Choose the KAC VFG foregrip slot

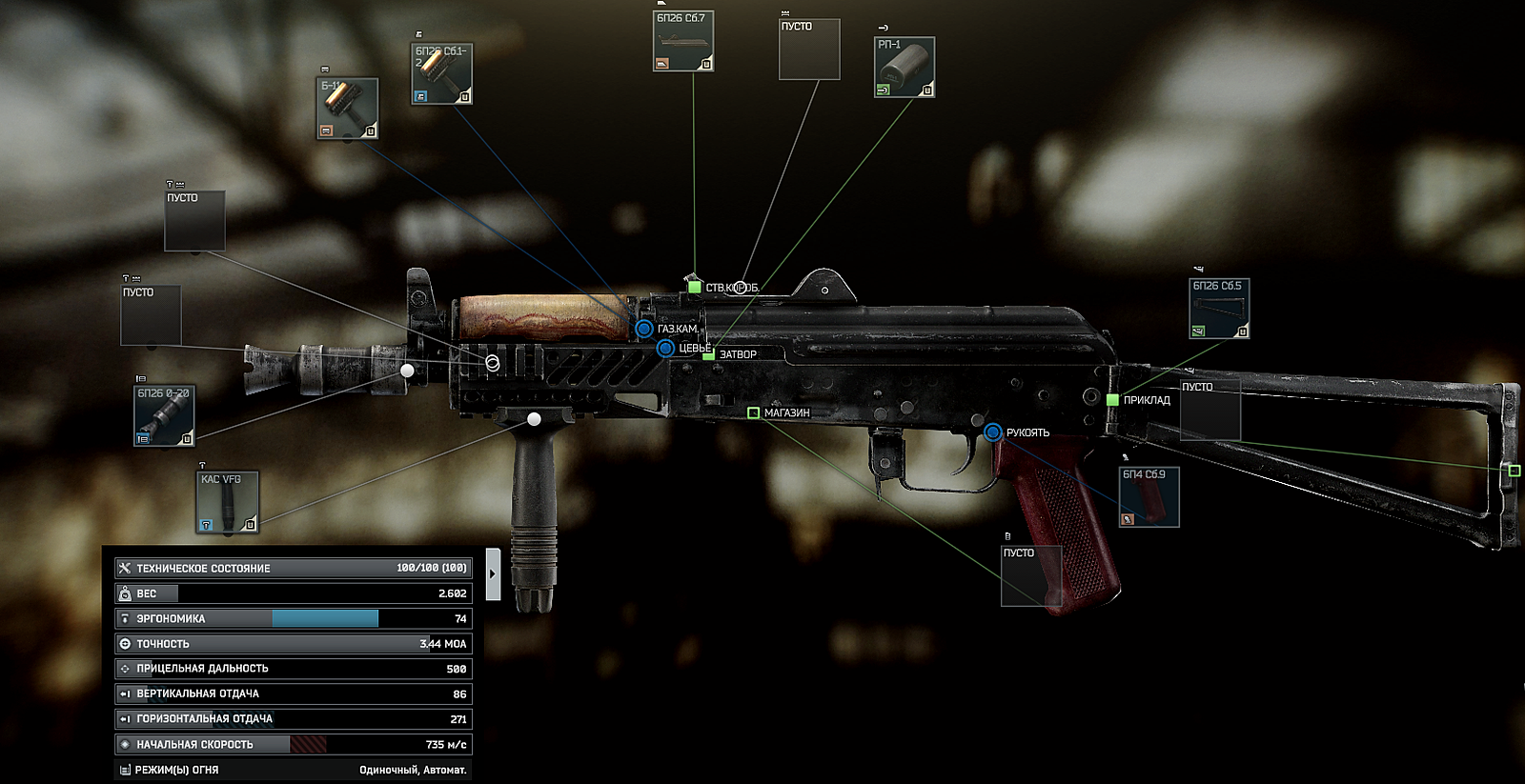228,502
